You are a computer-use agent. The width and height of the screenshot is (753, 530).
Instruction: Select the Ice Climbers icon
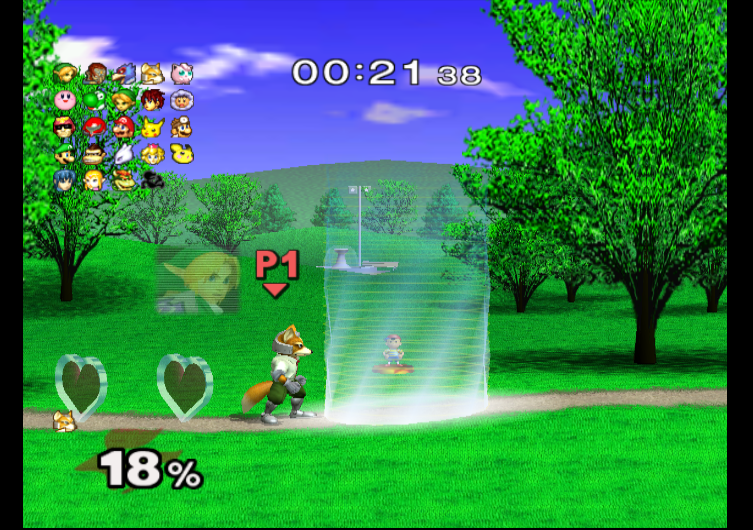point(182,100)
